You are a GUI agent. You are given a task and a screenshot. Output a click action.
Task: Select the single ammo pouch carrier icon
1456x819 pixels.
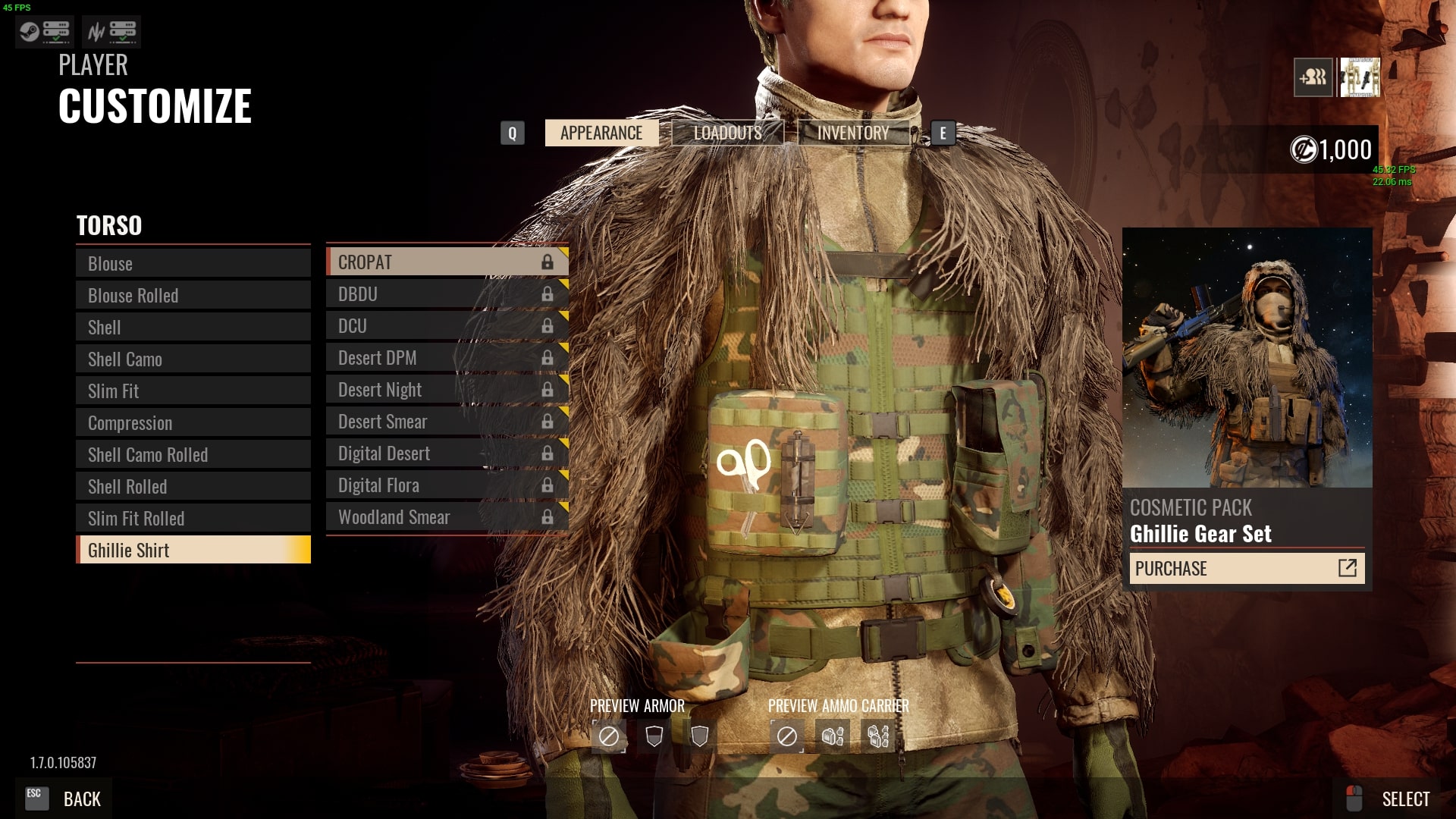833,735
